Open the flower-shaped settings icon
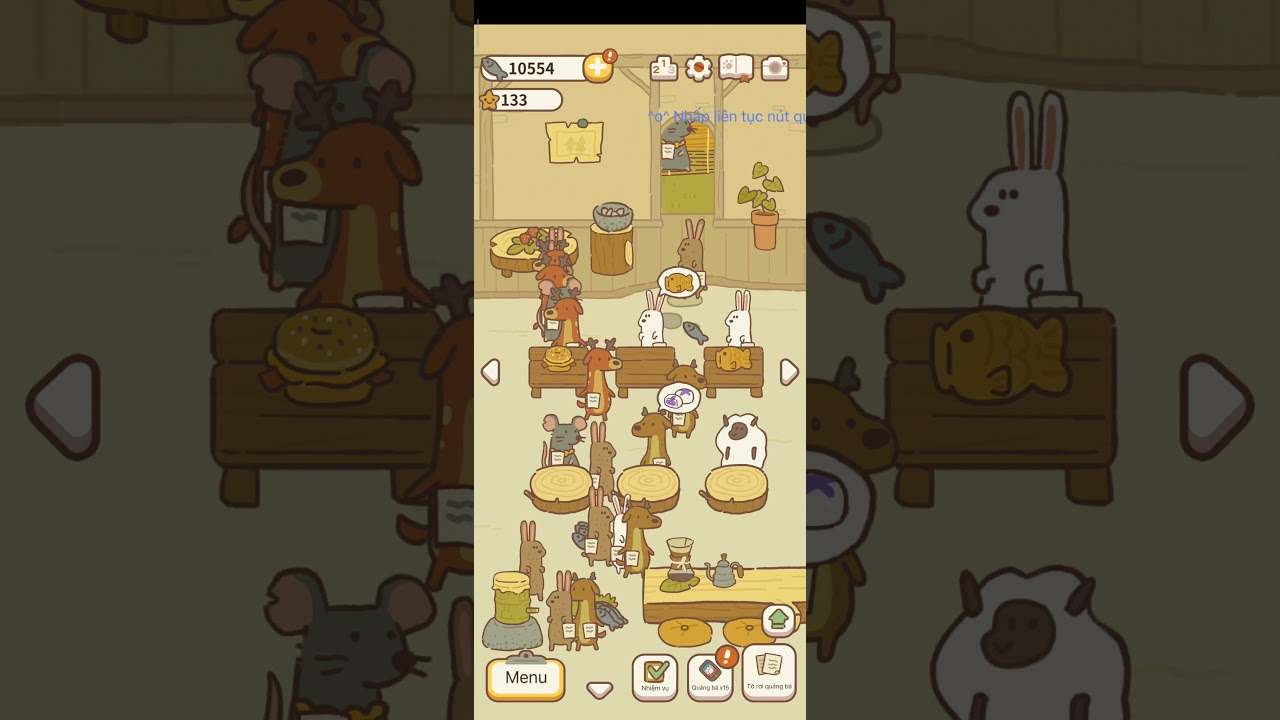 (697, 68)
